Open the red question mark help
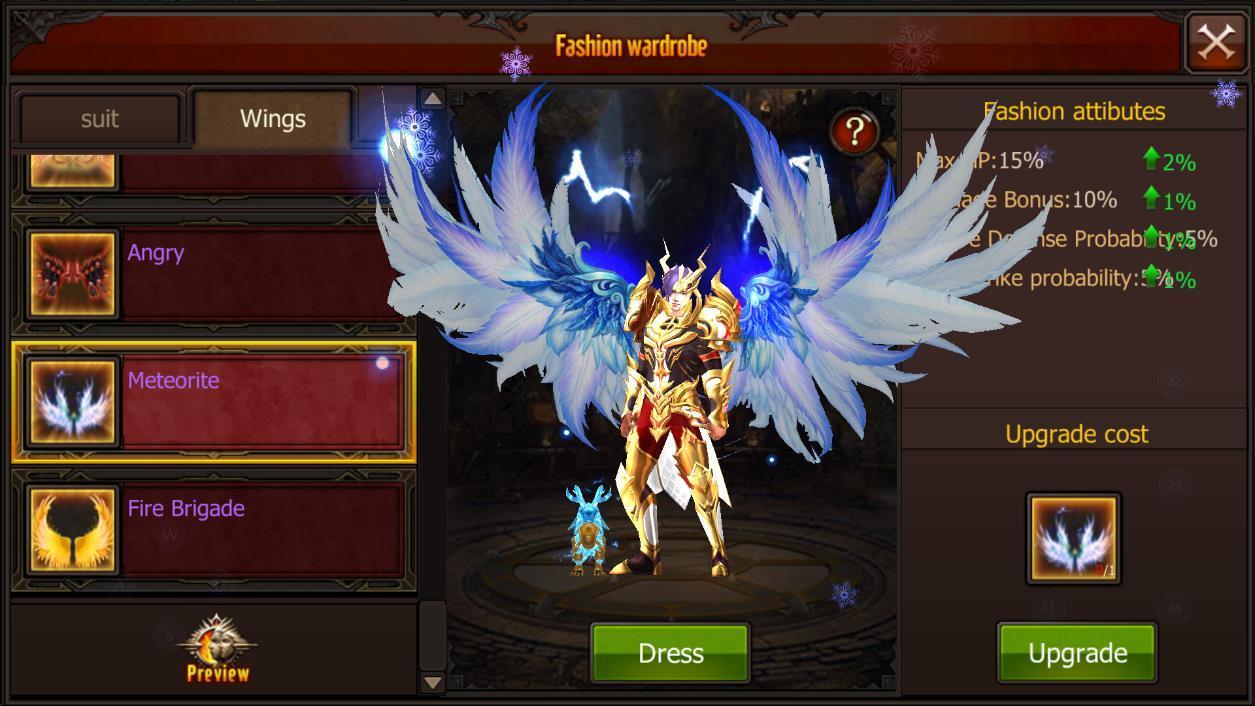 pos(853,132)
